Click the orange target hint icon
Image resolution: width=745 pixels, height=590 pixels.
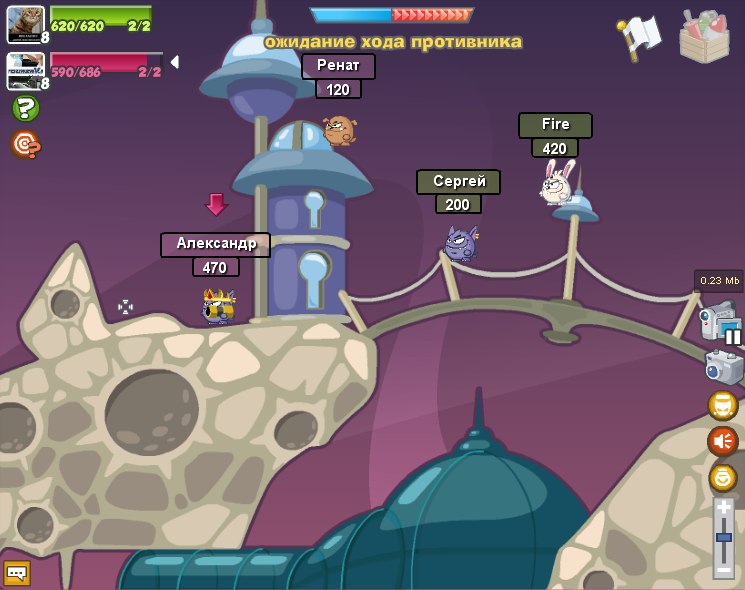click(25, 145)
